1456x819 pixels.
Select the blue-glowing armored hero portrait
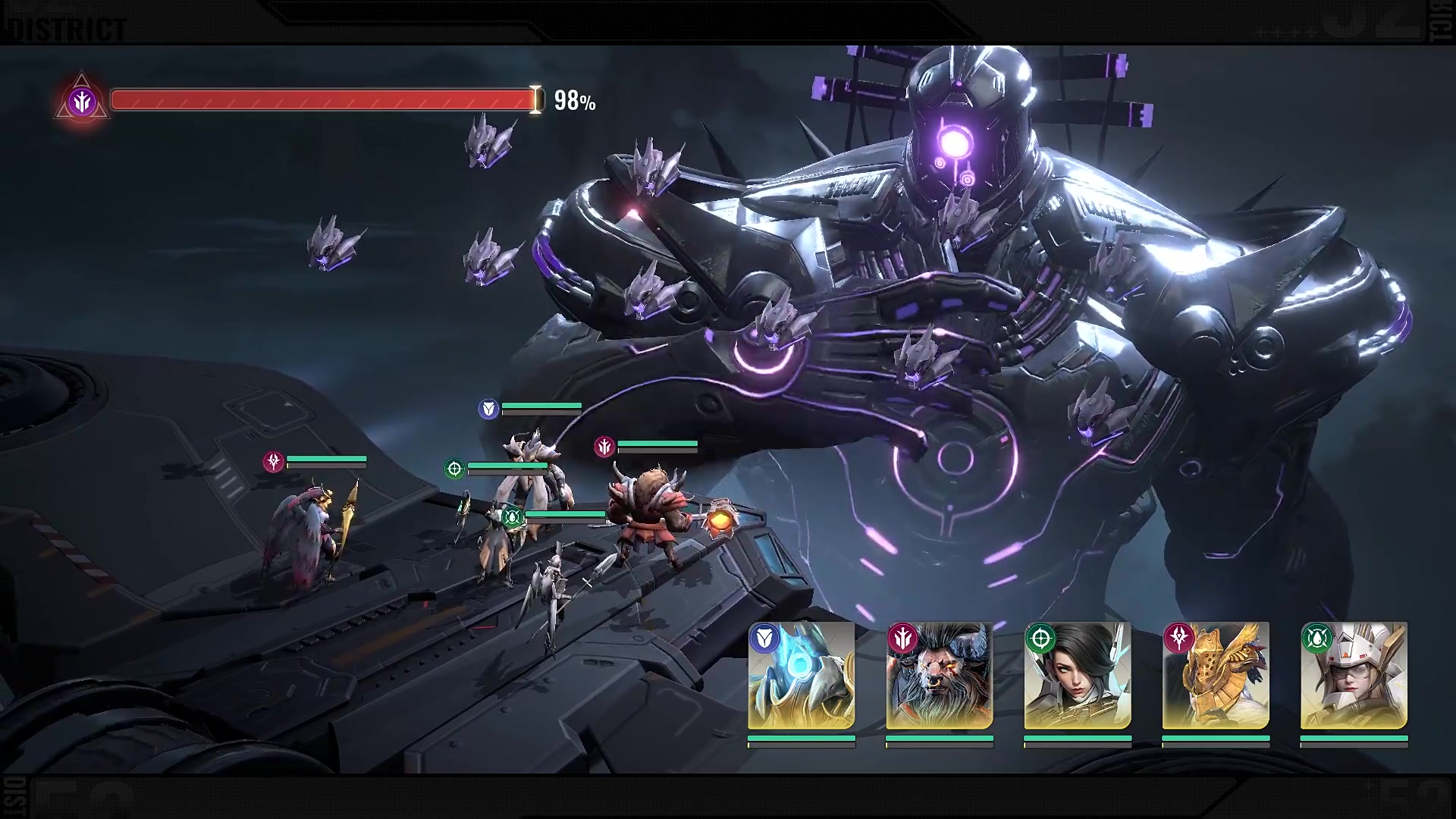click(x=802, y=676)
